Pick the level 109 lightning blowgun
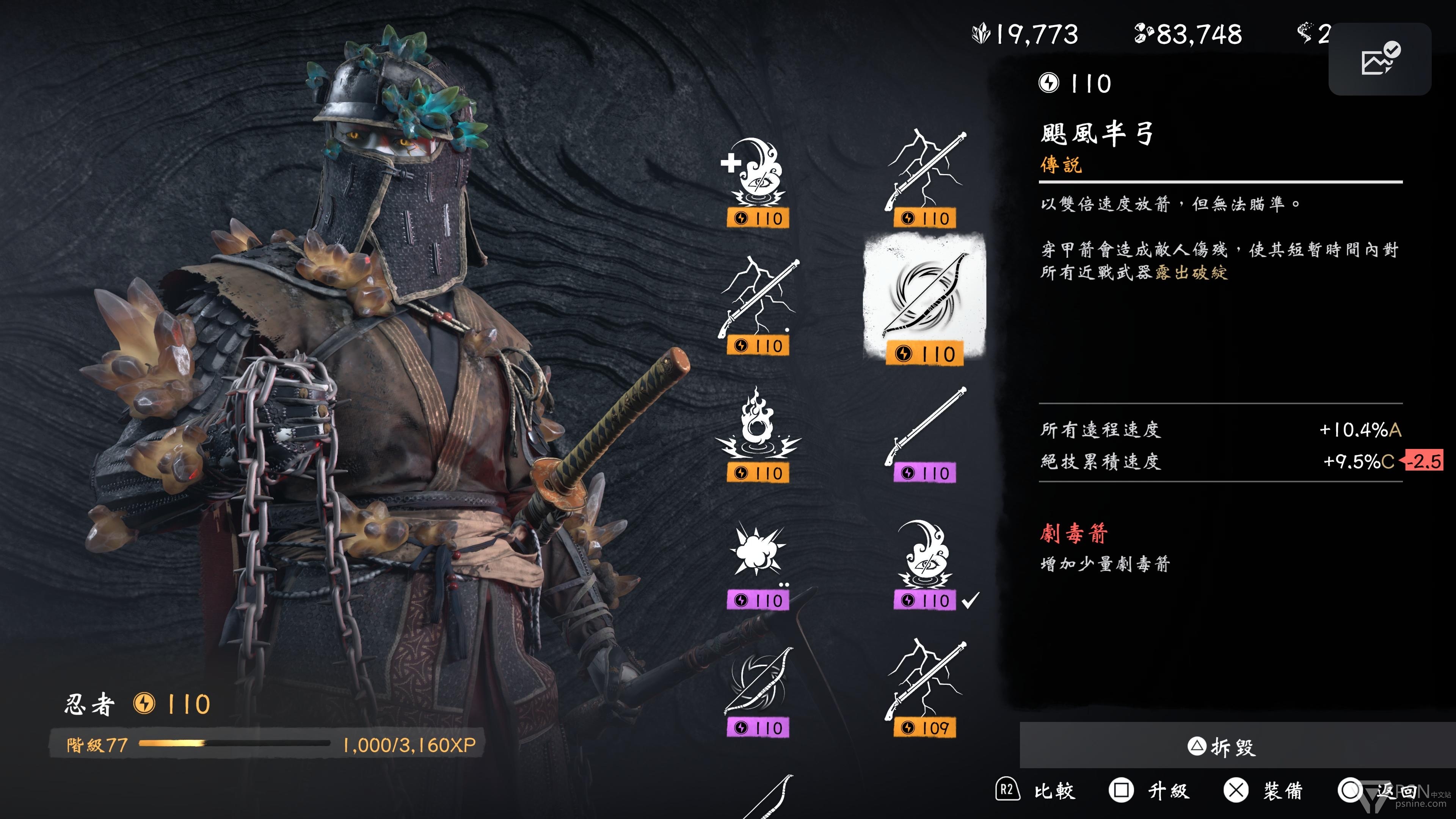This screenshot has width=1456, height=819. click(x=925, y=690)
